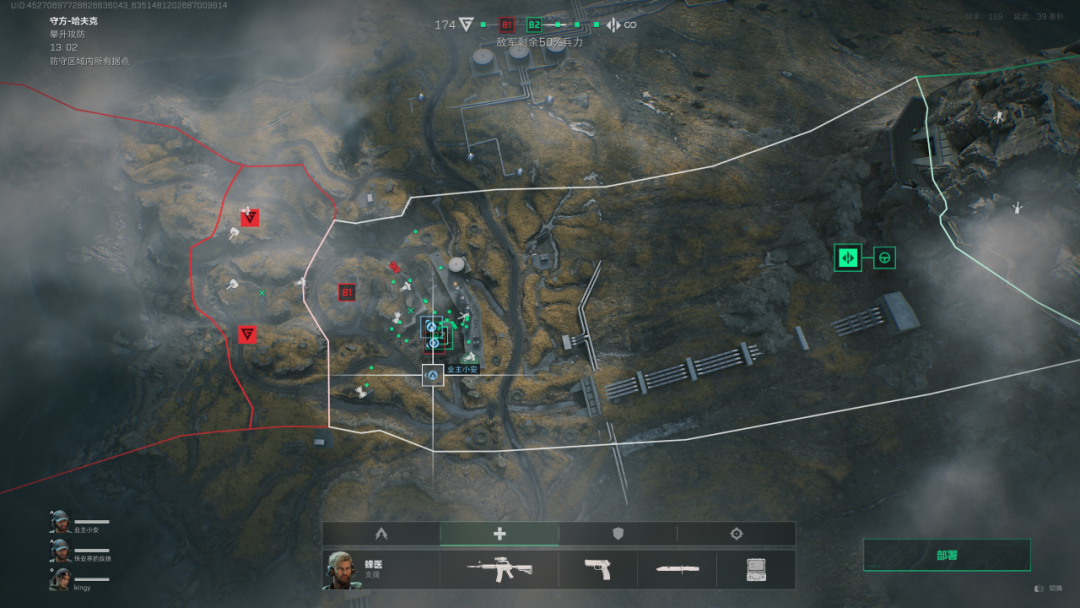Spawn on squadmate 业主小安 map marker
Screen dimensions: 1080x608
(433, 376)
